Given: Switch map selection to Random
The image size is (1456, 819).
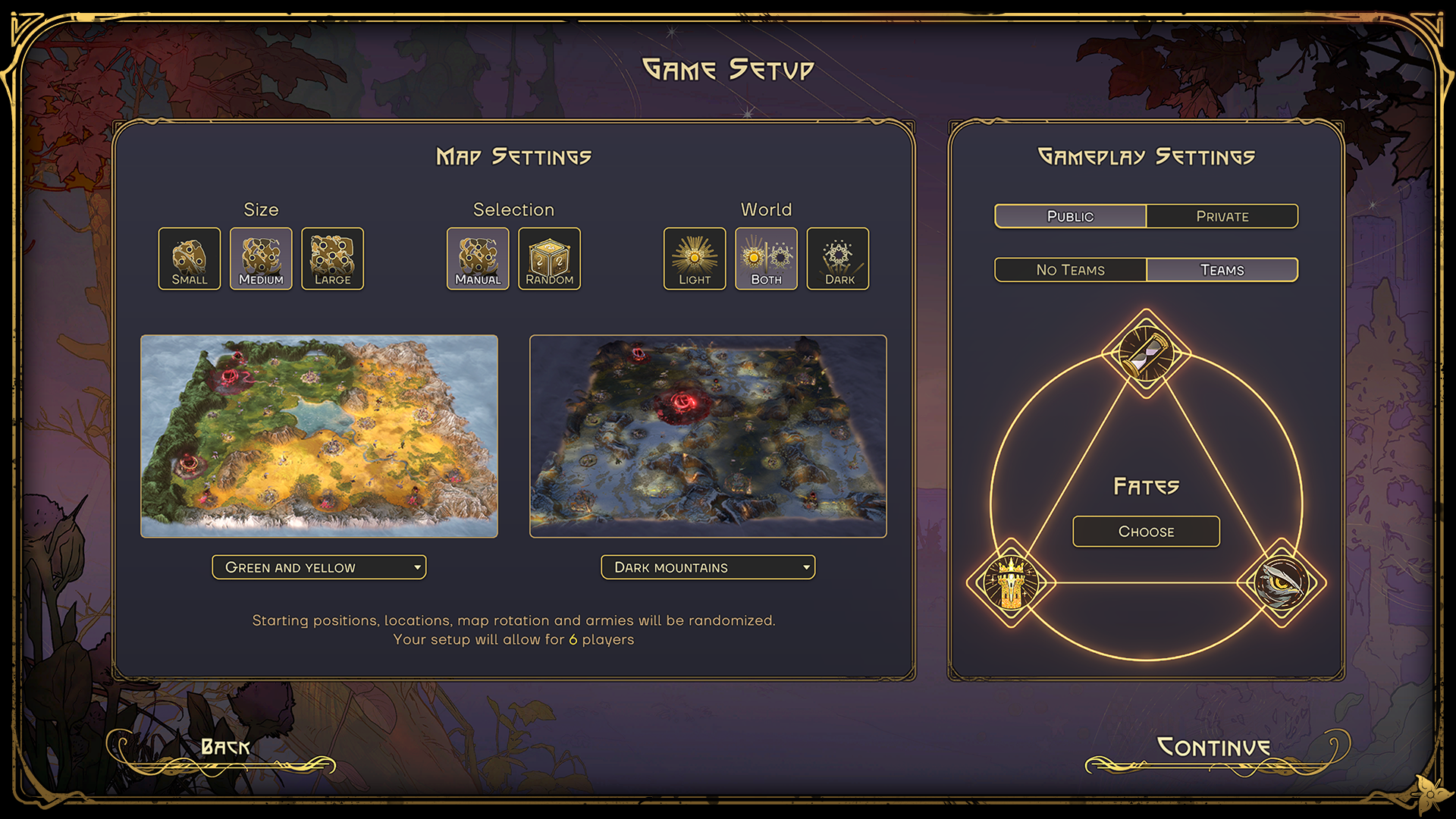Looking at the screenshot, I should point(549,259).
